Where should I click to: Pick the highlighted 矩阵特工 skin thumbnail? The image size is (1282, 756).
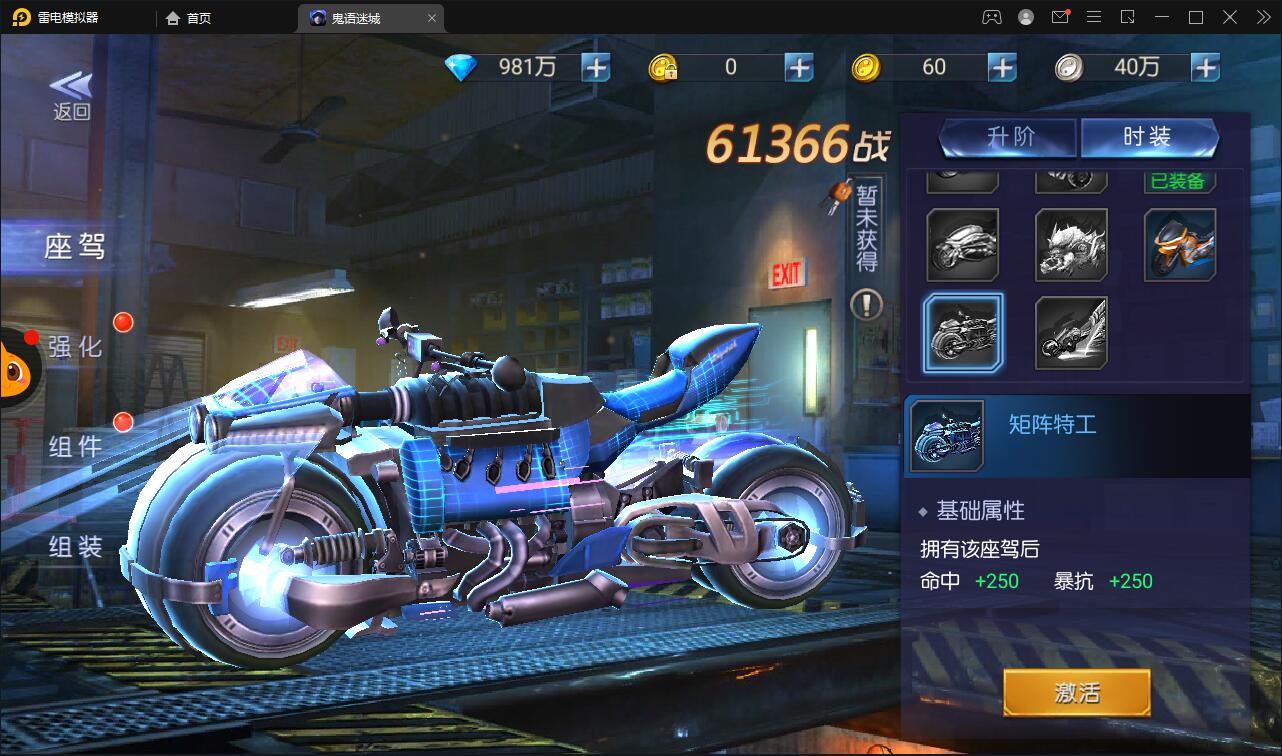tap(962, 333)
